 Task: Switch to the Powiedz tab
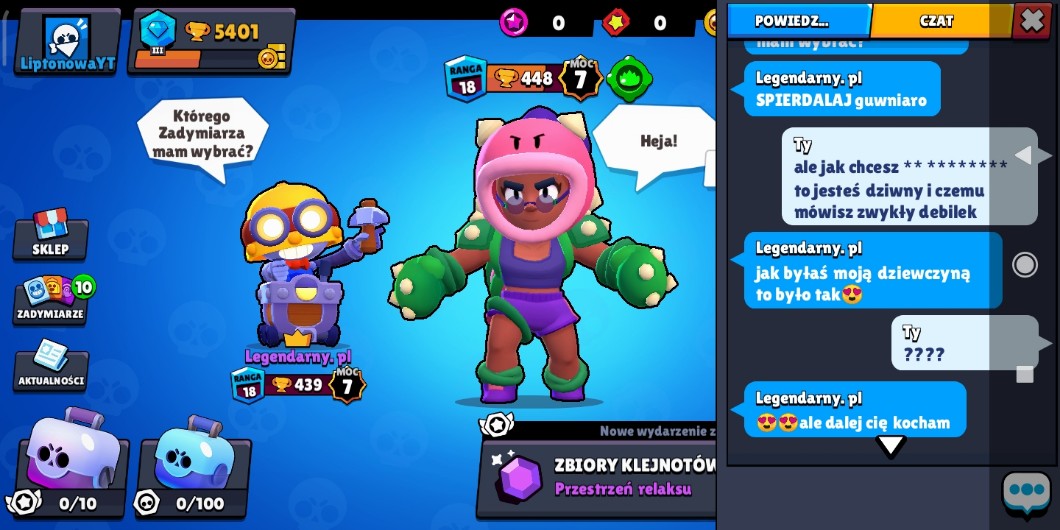point(797,20)
